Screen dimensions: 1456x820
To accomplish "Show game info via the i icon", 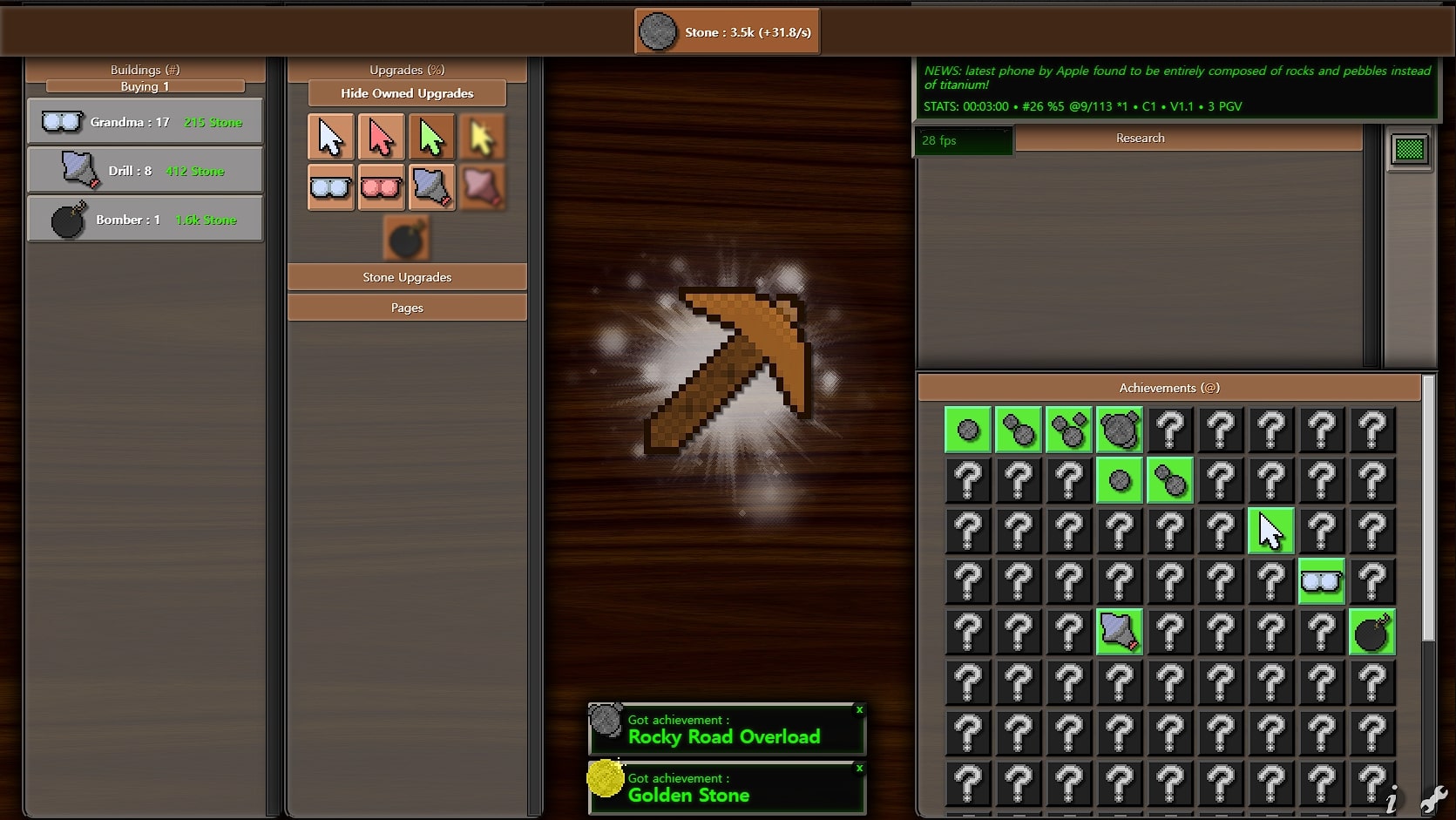I will click(1392, 799).
